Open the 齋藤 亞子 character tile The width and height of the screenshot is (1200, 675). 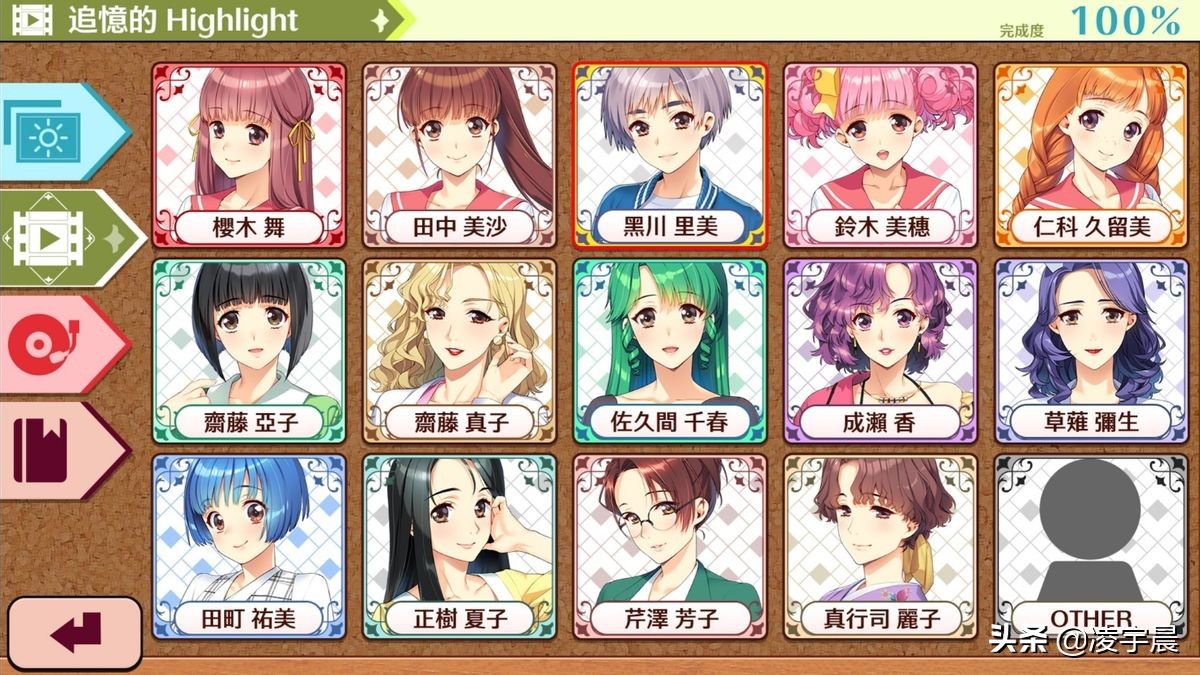(x=249, y=350)
